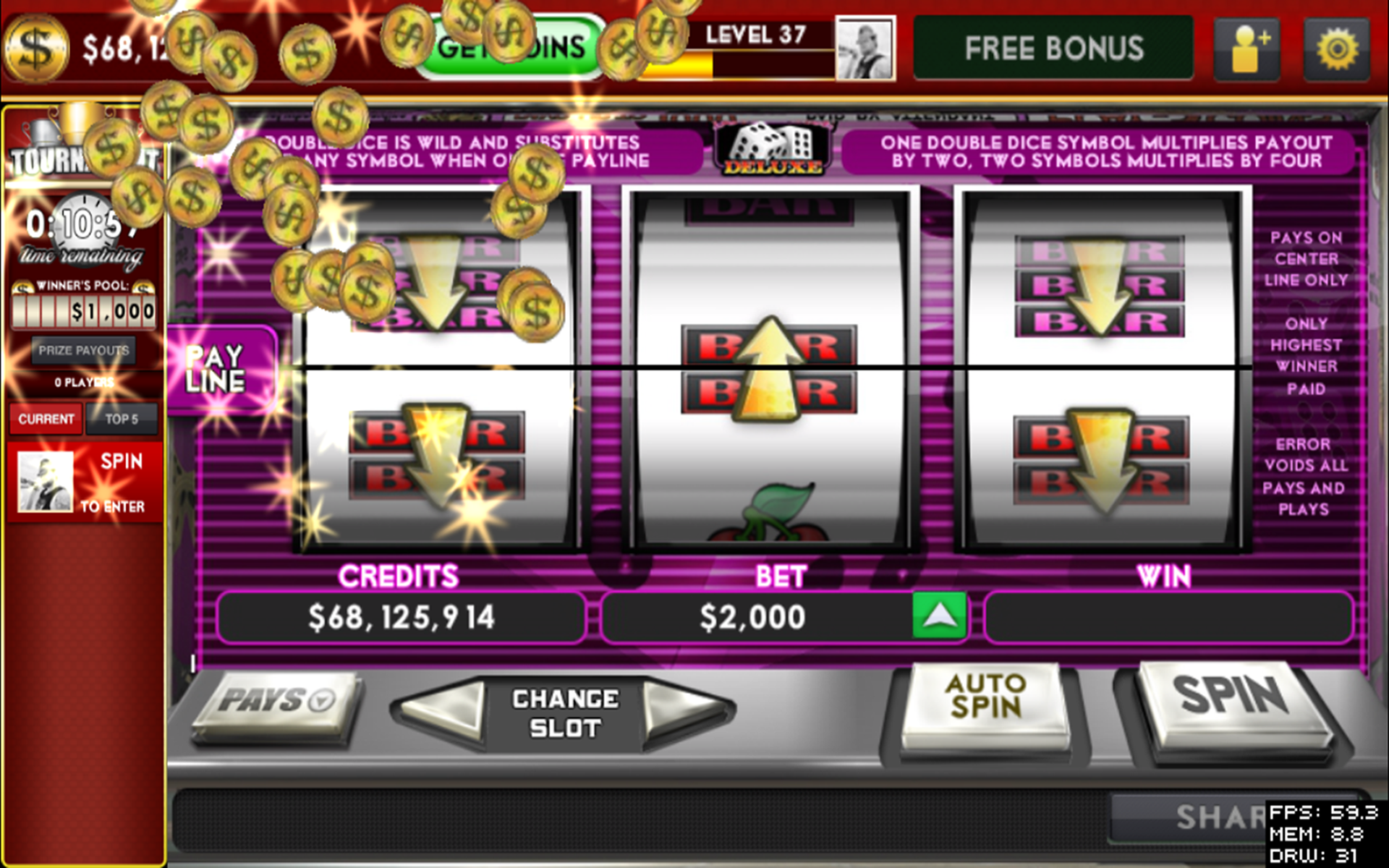The width and height of the screenshot is (1389, 868).
Task: Click the add friend icon
Action: coord(1246,48)
